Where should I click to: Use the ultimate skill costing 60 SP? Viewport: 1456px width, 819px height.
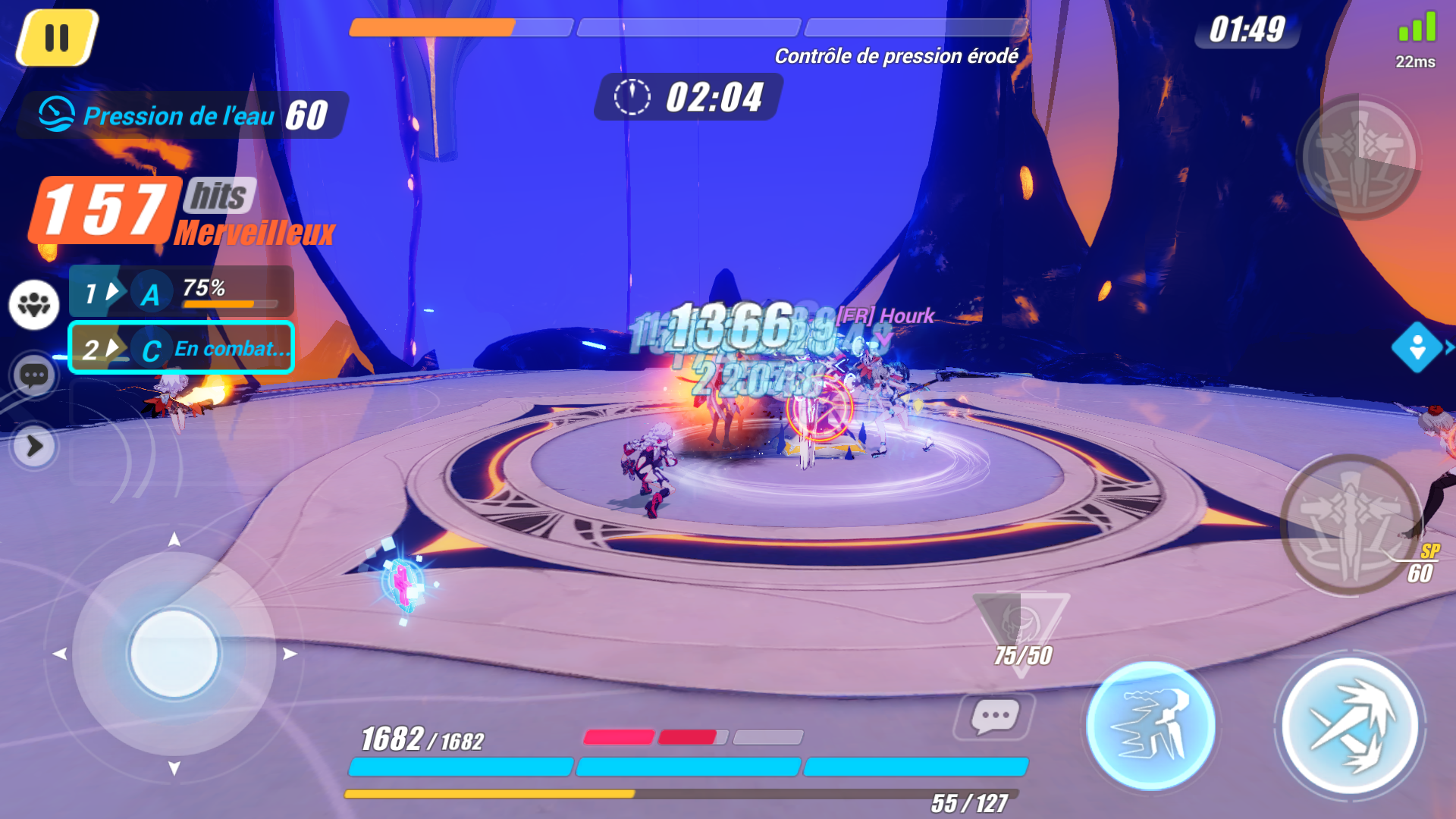tap(1351, 525)
